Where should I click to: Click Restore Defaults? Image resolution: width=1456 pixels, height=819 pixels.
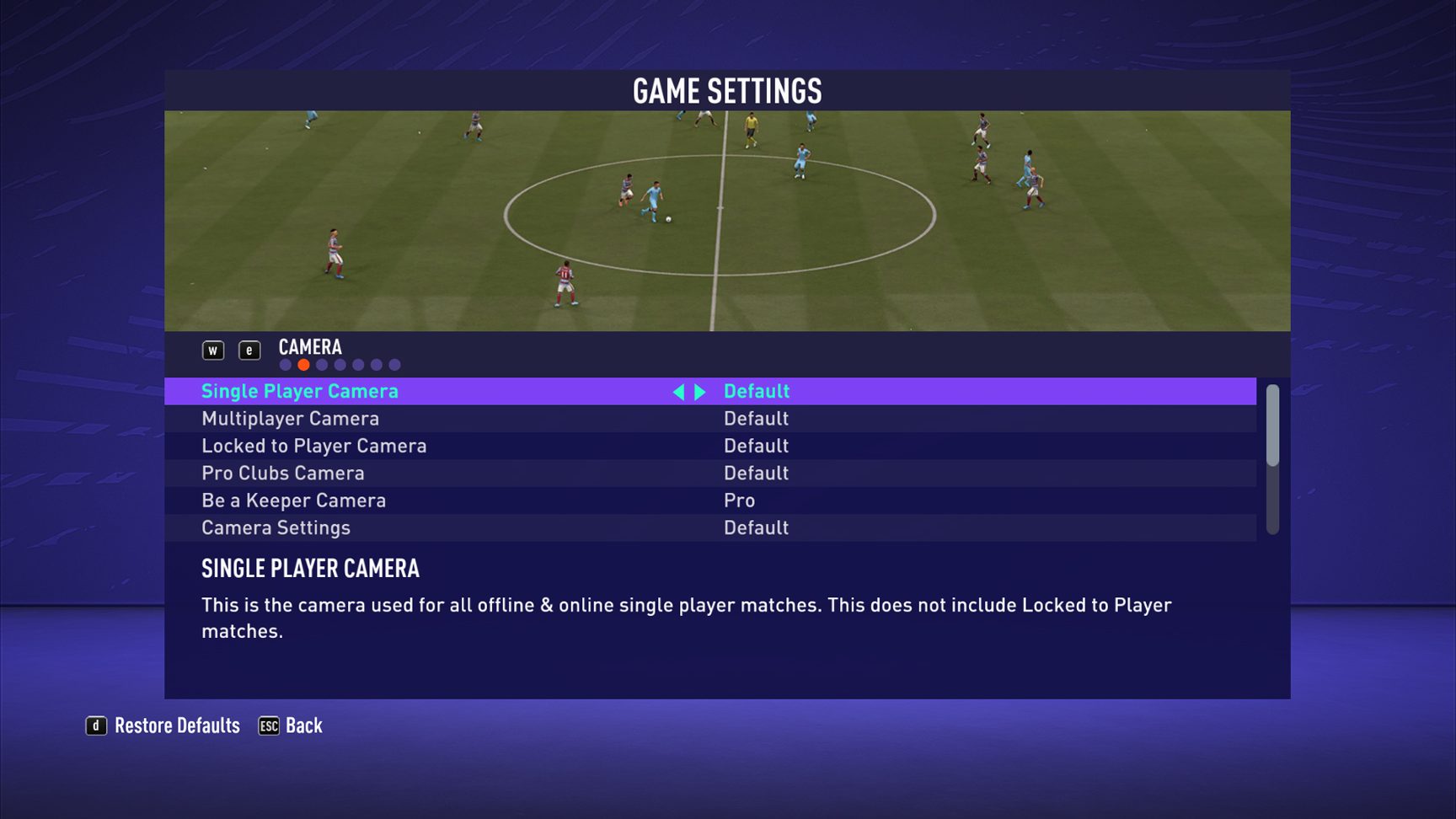[179, 725]
